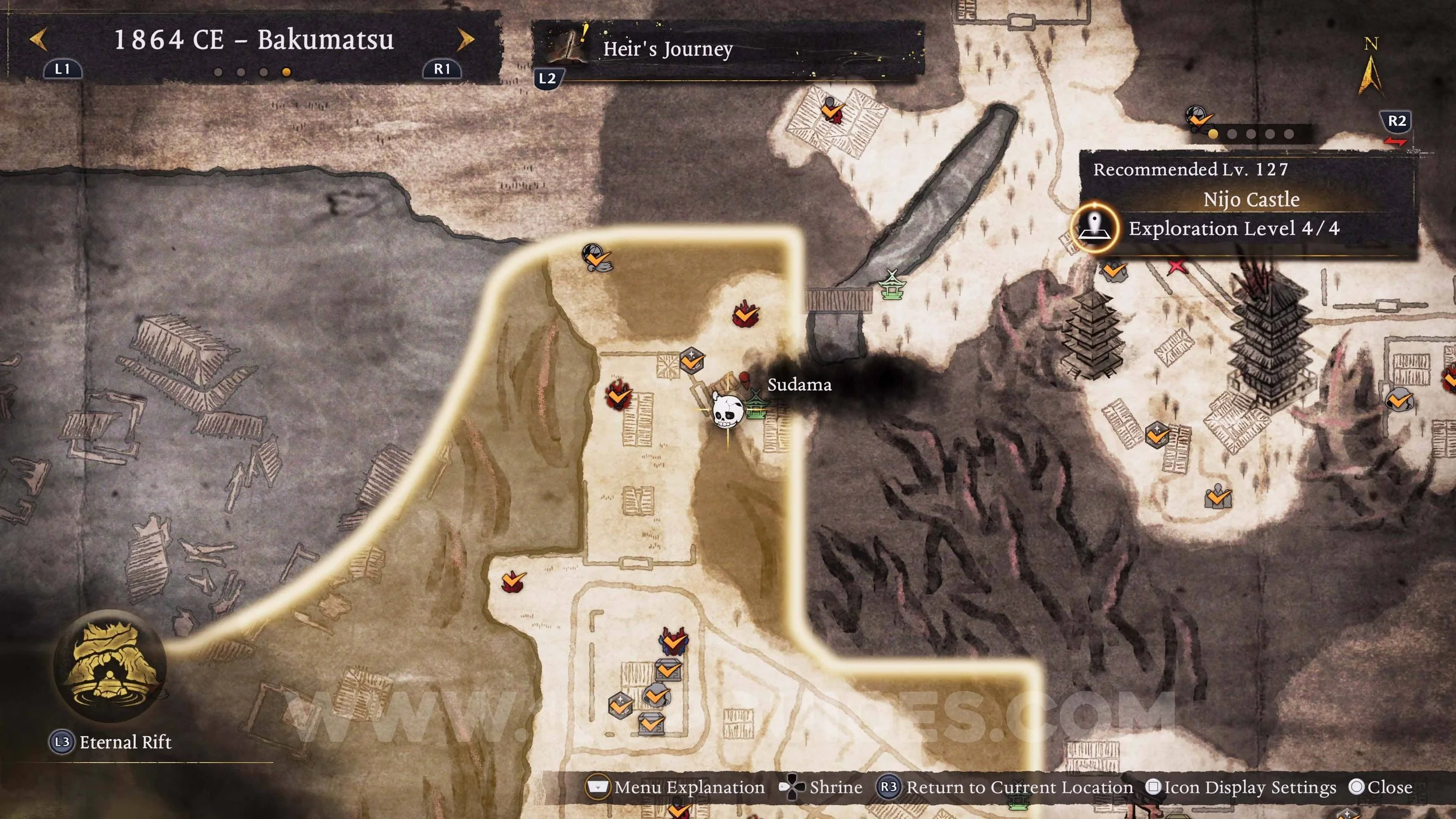Select the Nijo Castle location pin icon
1456x819 pixels.
tap(1095, 228)
